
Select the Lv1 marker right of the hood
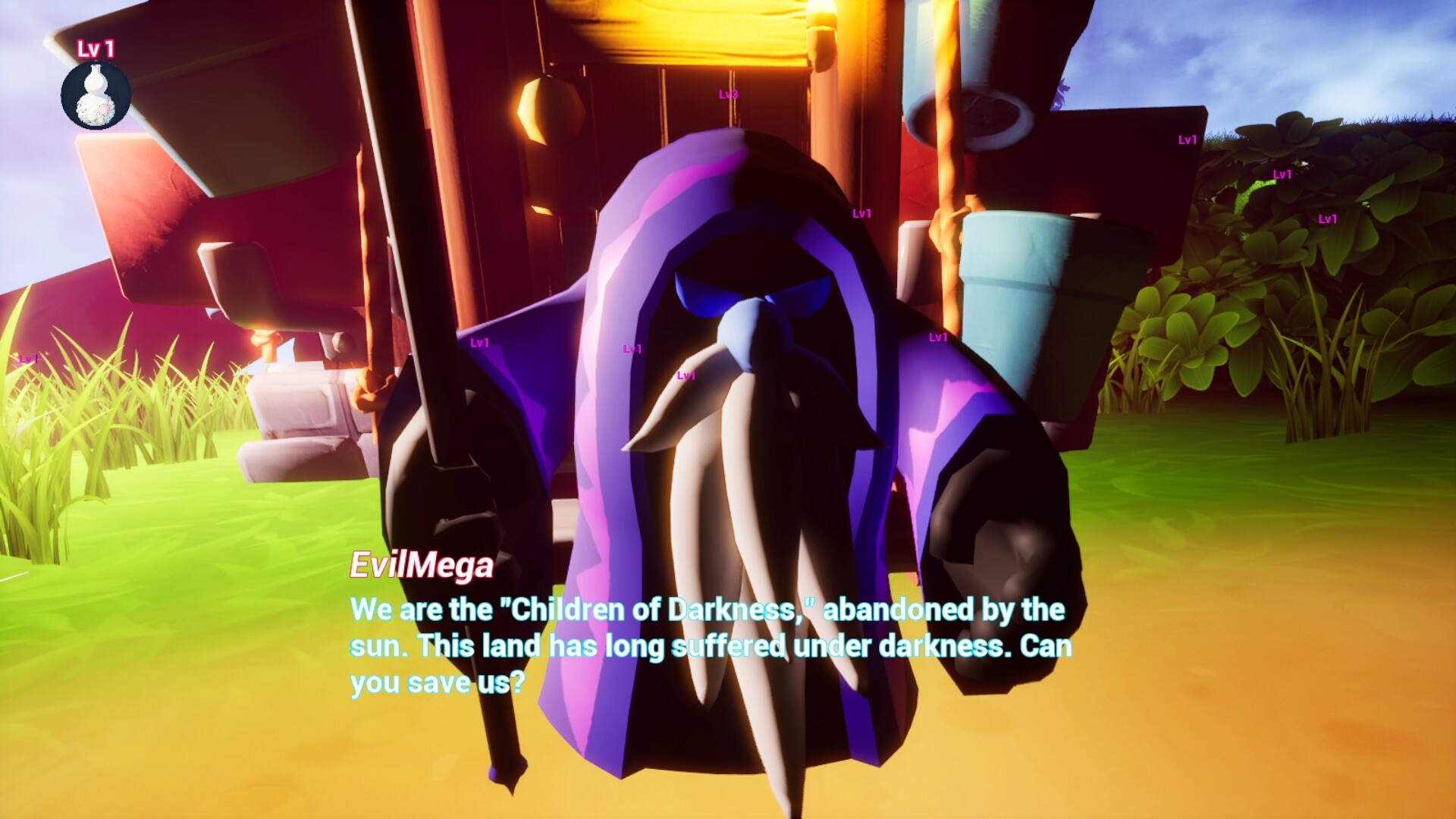tap(860, 214)
